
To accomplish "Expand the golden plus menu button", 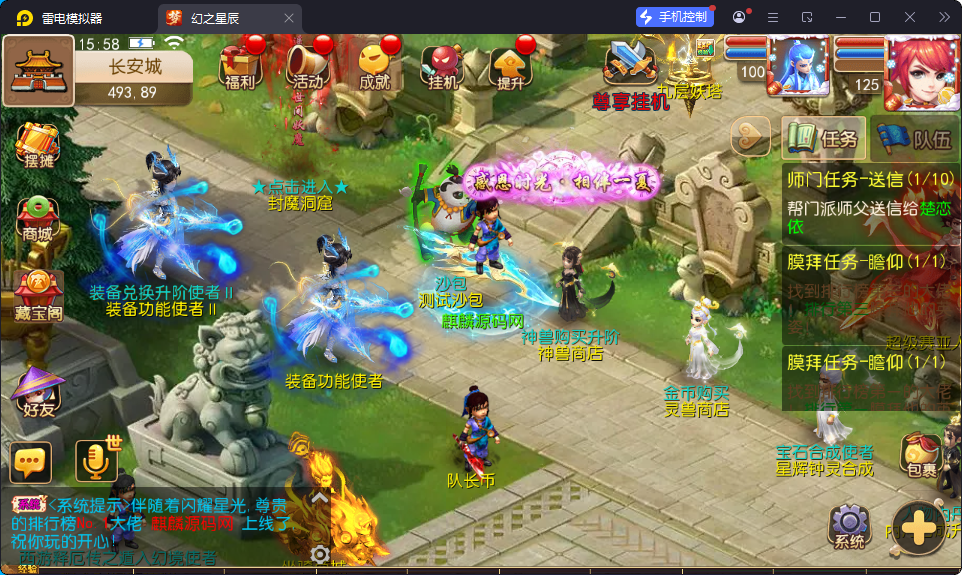I will 917,526.
